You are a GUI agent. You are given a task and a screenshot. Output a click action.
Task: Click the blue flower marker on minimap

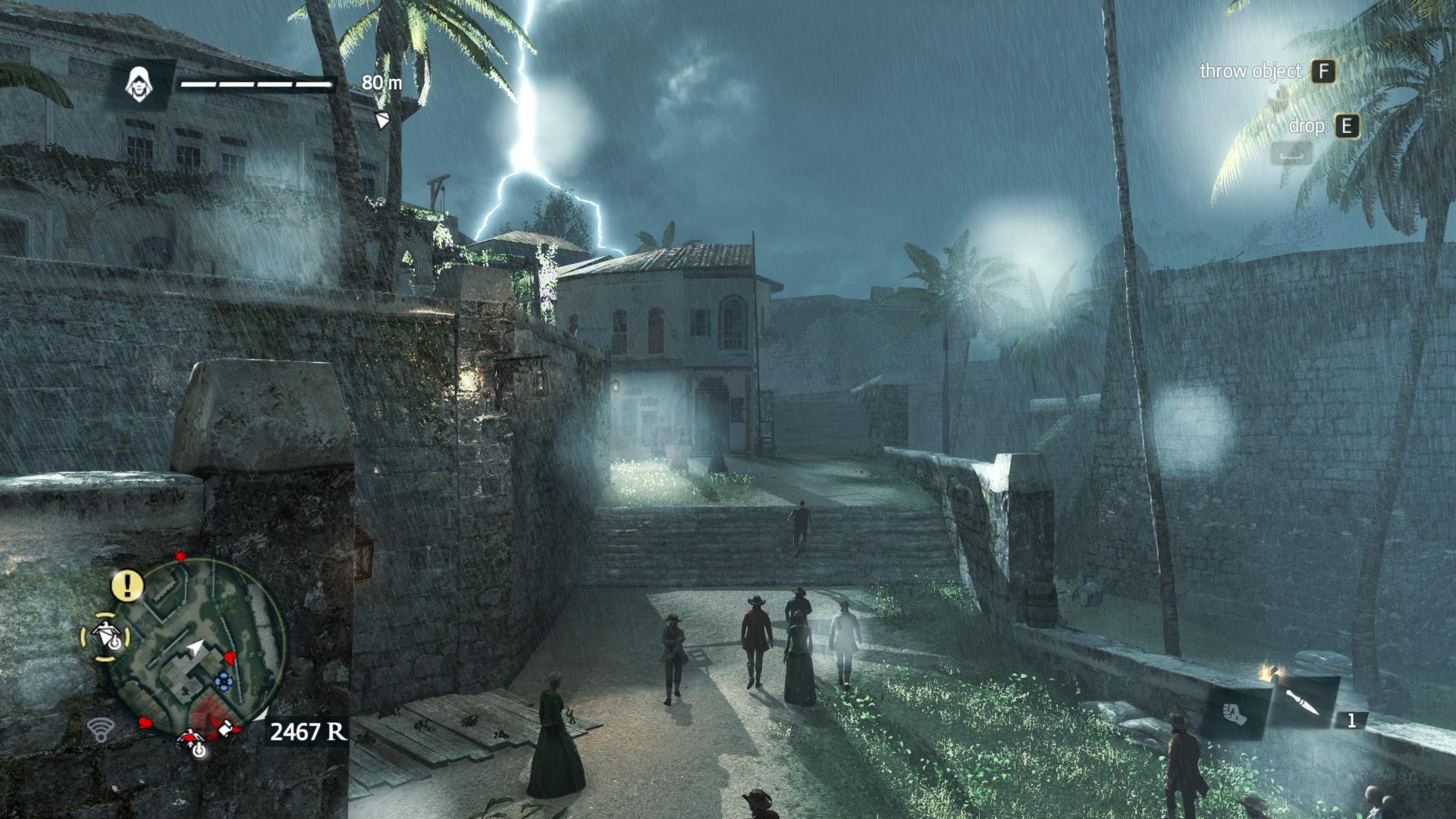222,680
